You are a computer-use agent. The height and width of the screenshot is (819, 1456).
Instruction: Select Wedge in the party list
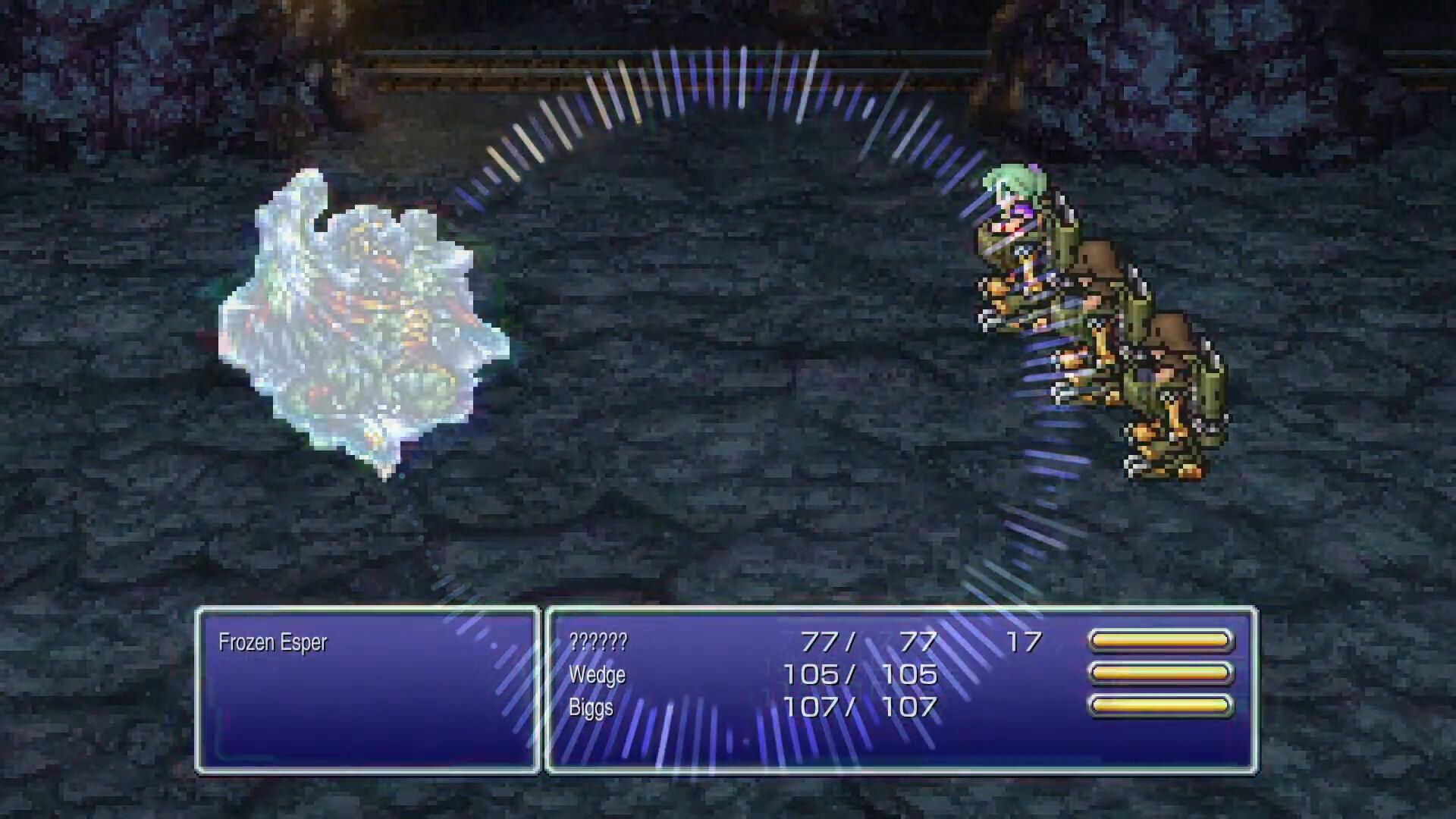pyautogui.click(x=597, y=675)
